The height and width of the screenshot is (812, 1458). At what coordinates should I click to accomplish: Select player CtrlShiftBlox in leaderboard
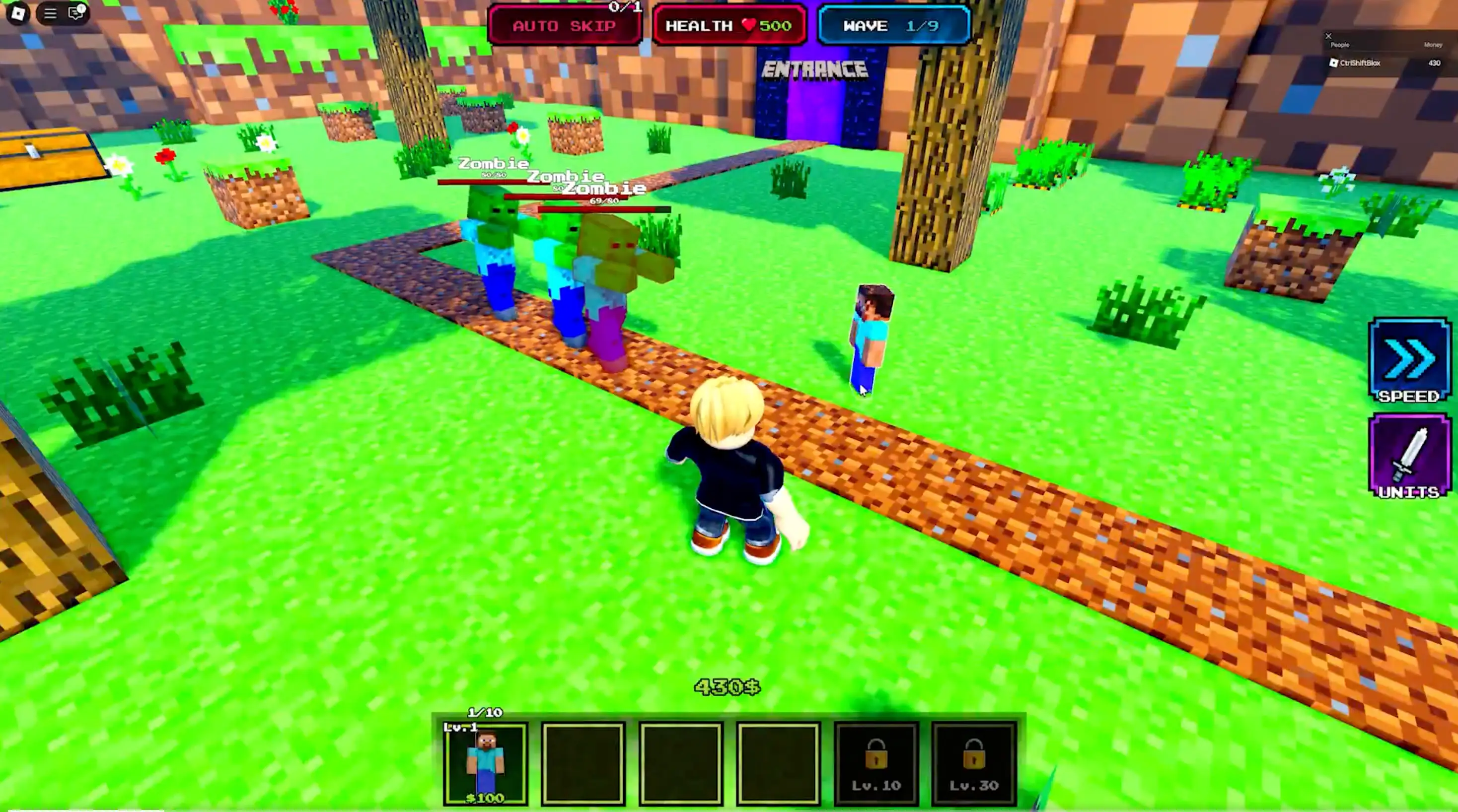tap(1360, 63)
